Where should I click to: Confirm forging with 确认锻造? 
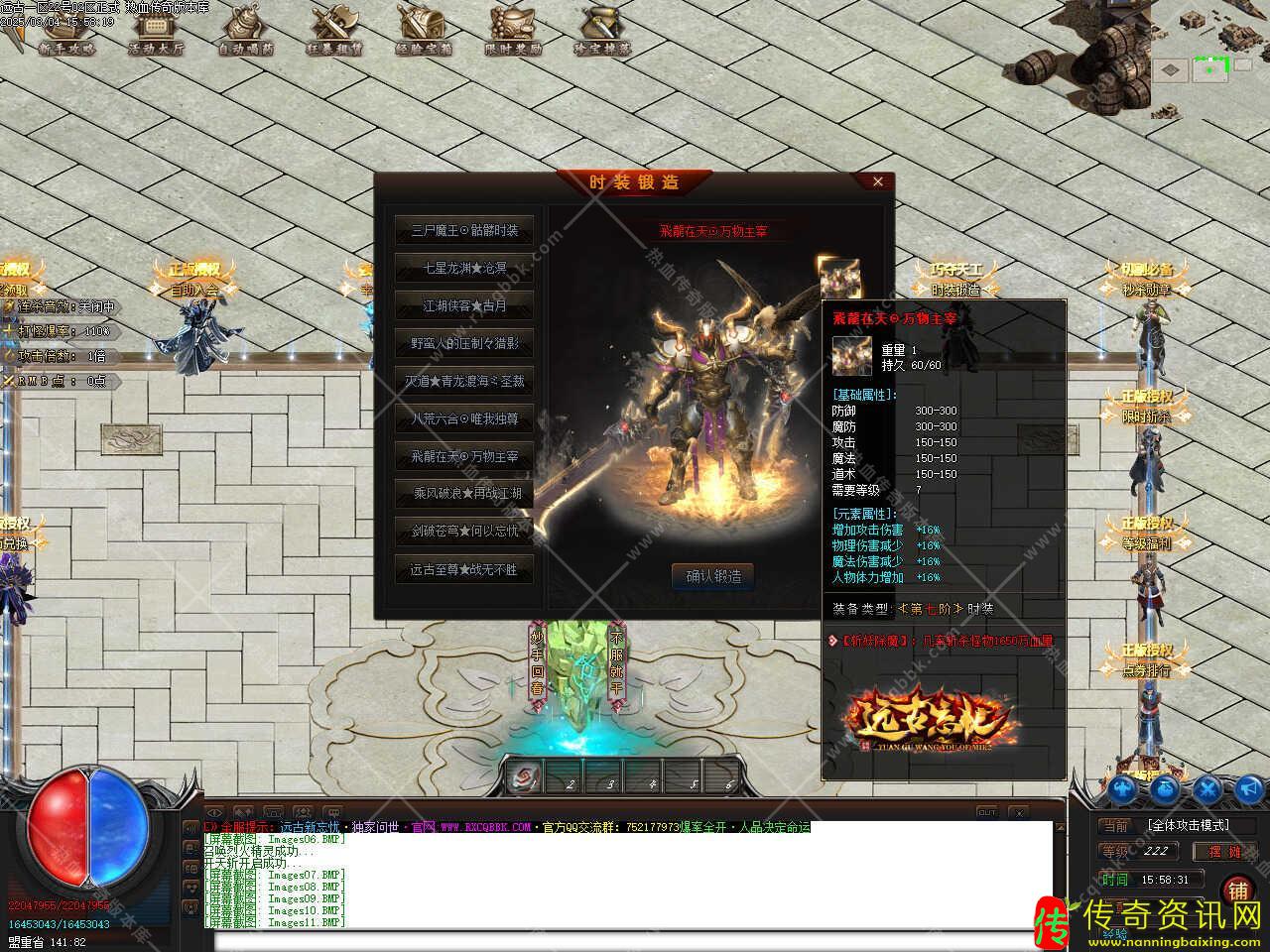(712, 576)
